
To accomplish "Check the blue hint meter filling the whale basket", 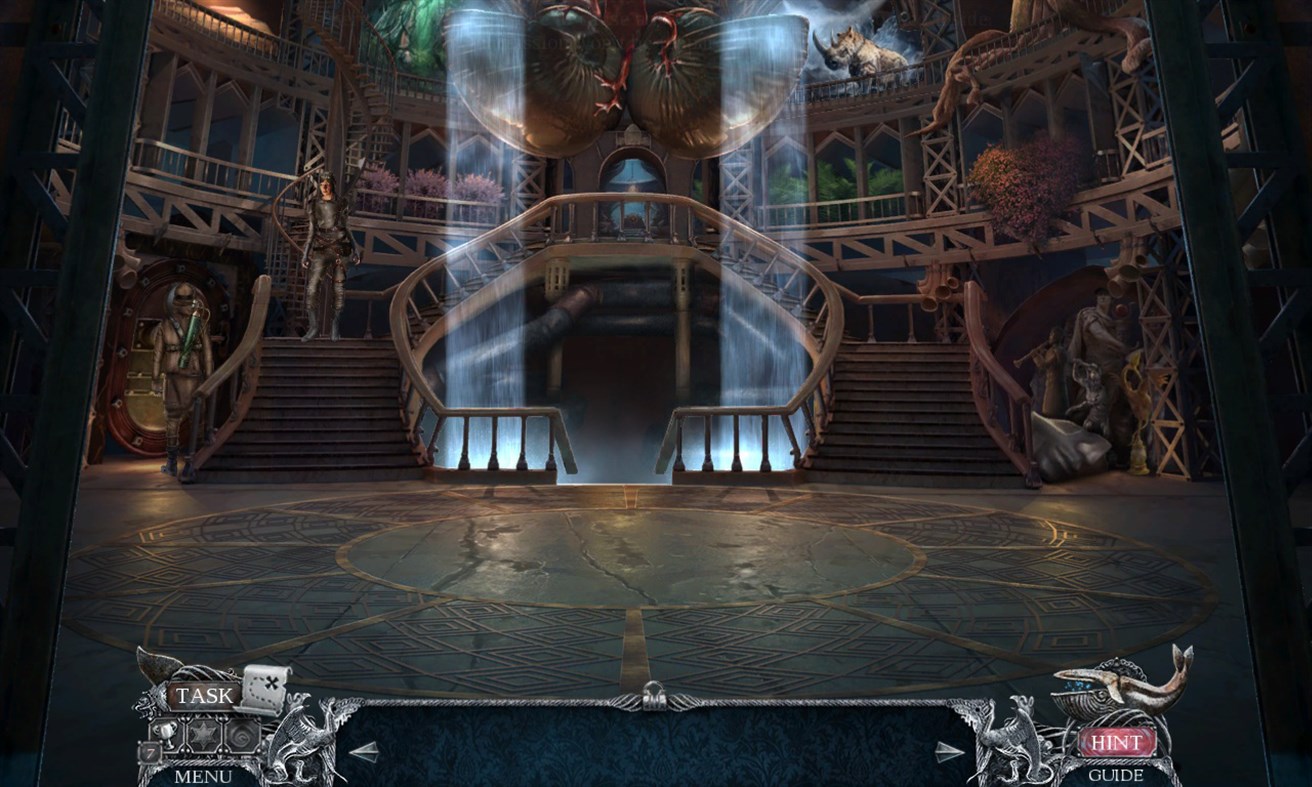I will 1076,686.
